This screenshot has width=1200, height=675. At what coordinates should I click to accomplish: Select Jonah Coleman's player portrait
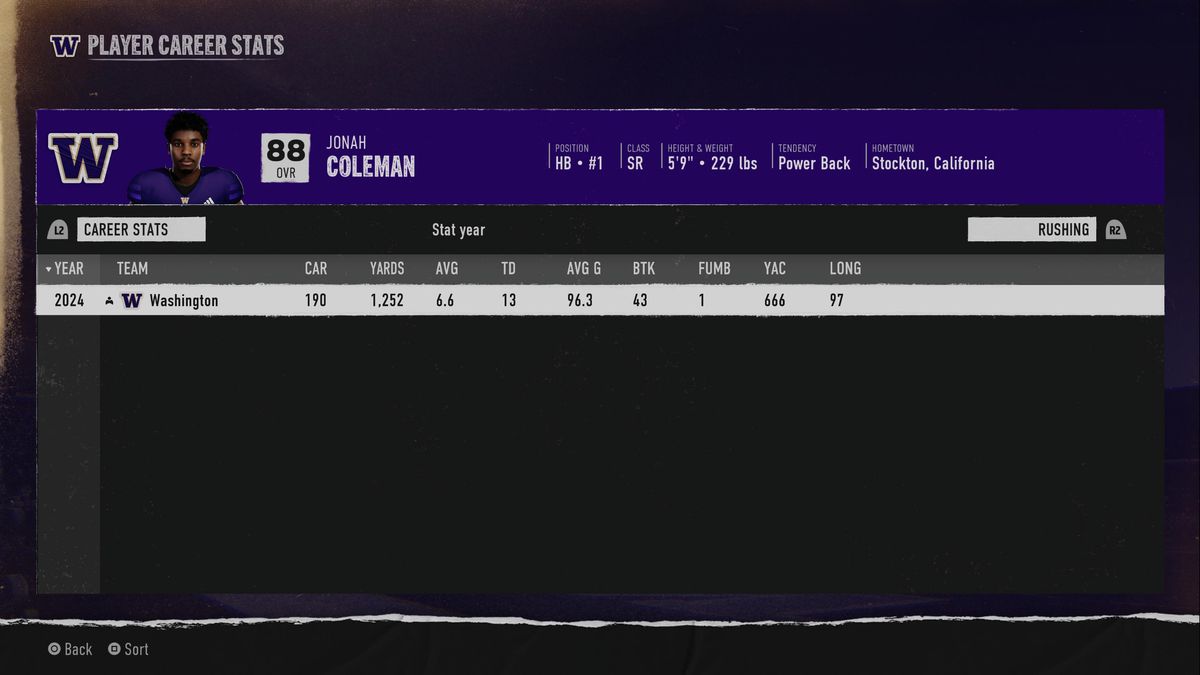[x=187, y=158]
